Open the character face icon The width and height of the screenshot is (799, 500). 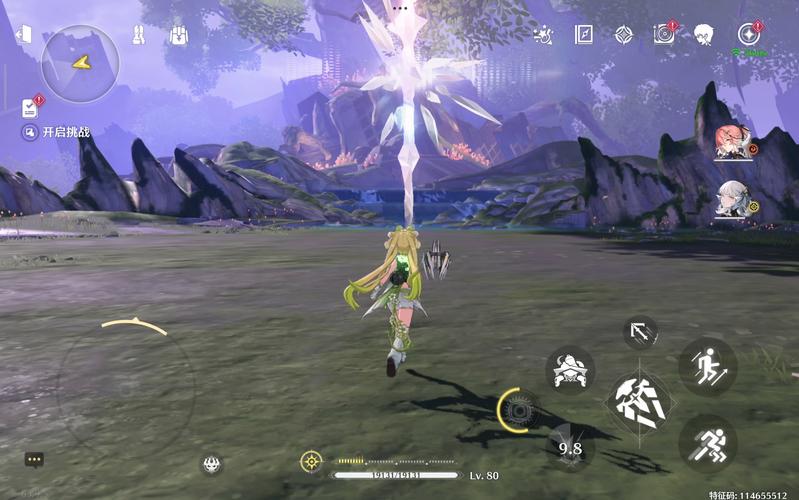point(704,35)
